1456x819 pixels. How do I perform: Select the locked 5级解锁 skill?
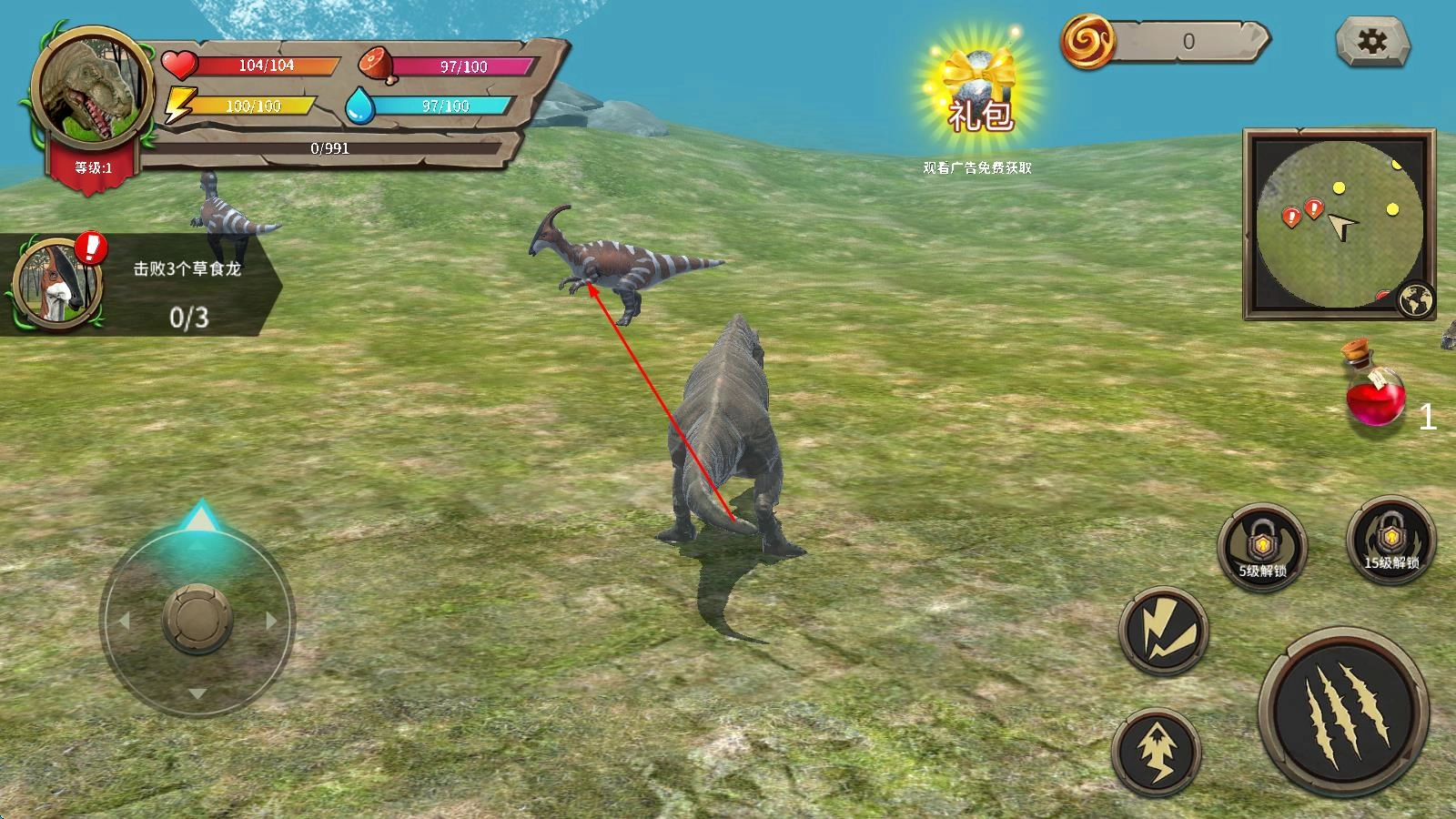pyautogui.click(x=1262, y=548)
